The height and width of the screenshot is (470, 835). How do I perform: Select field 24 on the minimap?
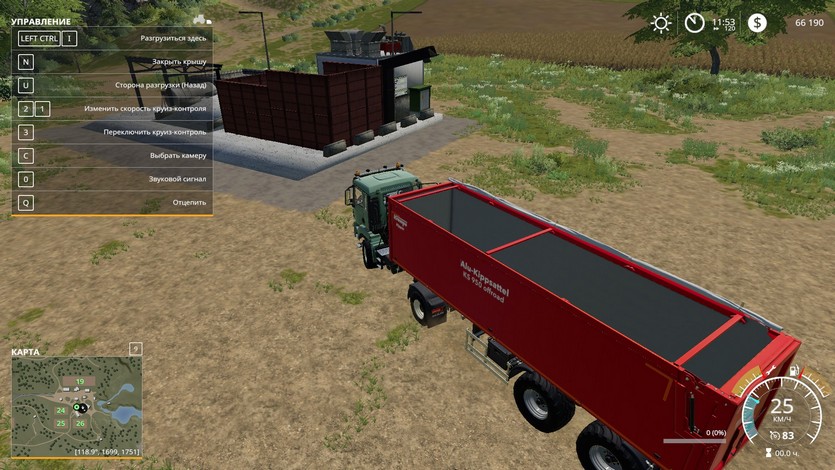coord(61,410)
